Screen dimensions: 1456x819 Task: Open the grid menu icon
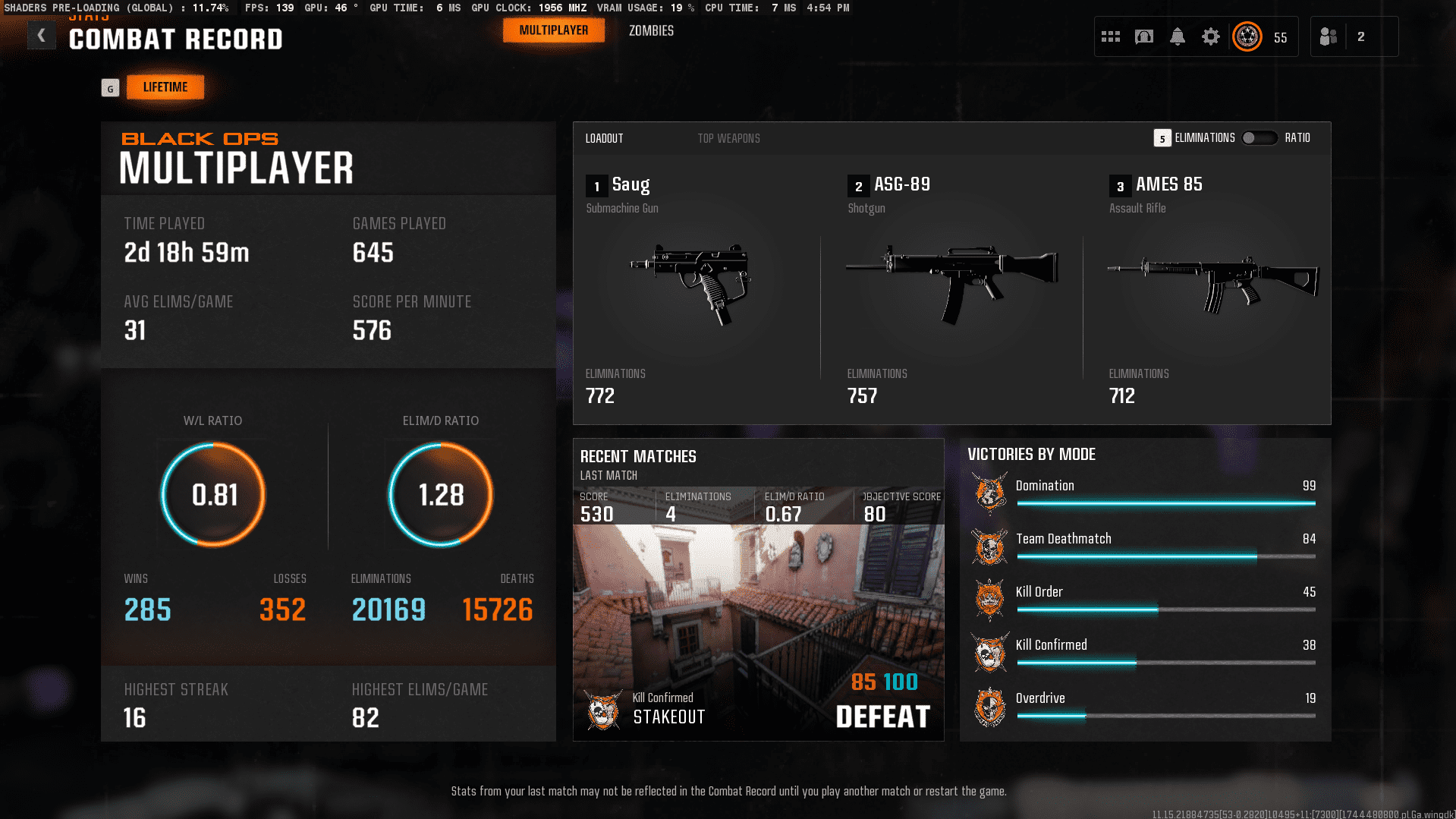1111,36
